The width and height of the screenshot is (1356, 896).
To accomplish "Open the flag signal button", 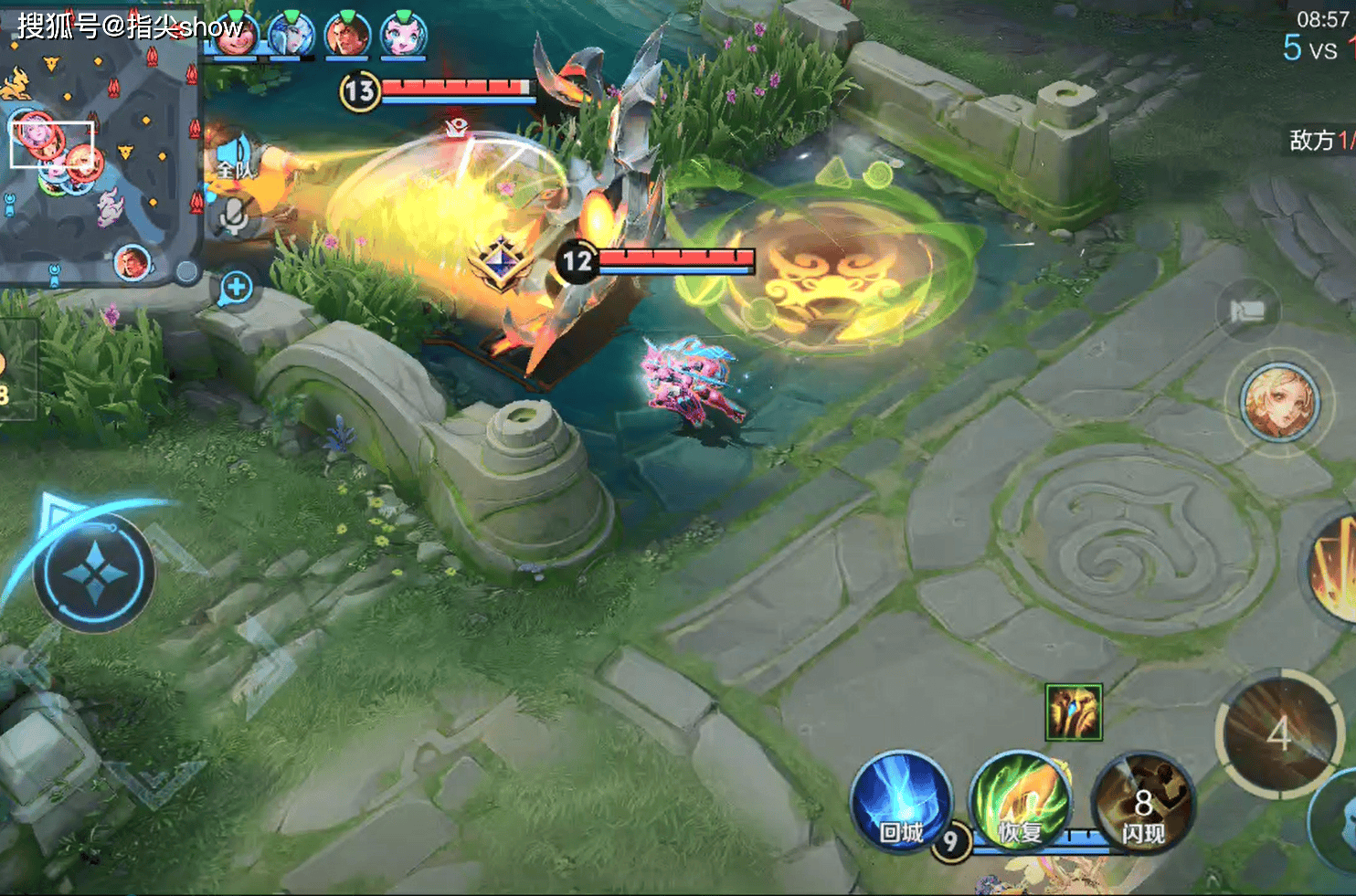I will 1247,311.
